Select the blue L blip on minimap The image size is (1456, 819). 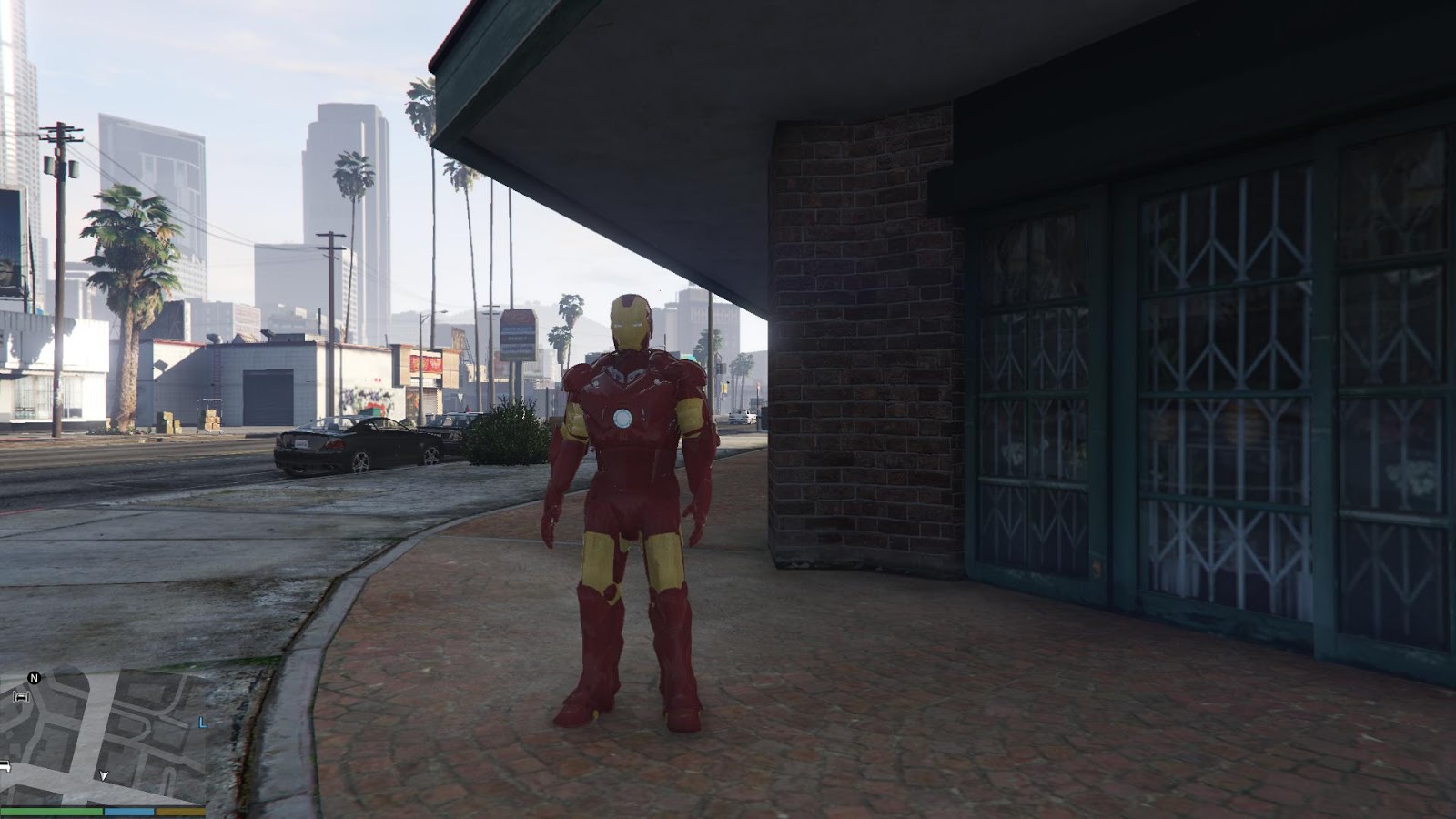point(202,723)
